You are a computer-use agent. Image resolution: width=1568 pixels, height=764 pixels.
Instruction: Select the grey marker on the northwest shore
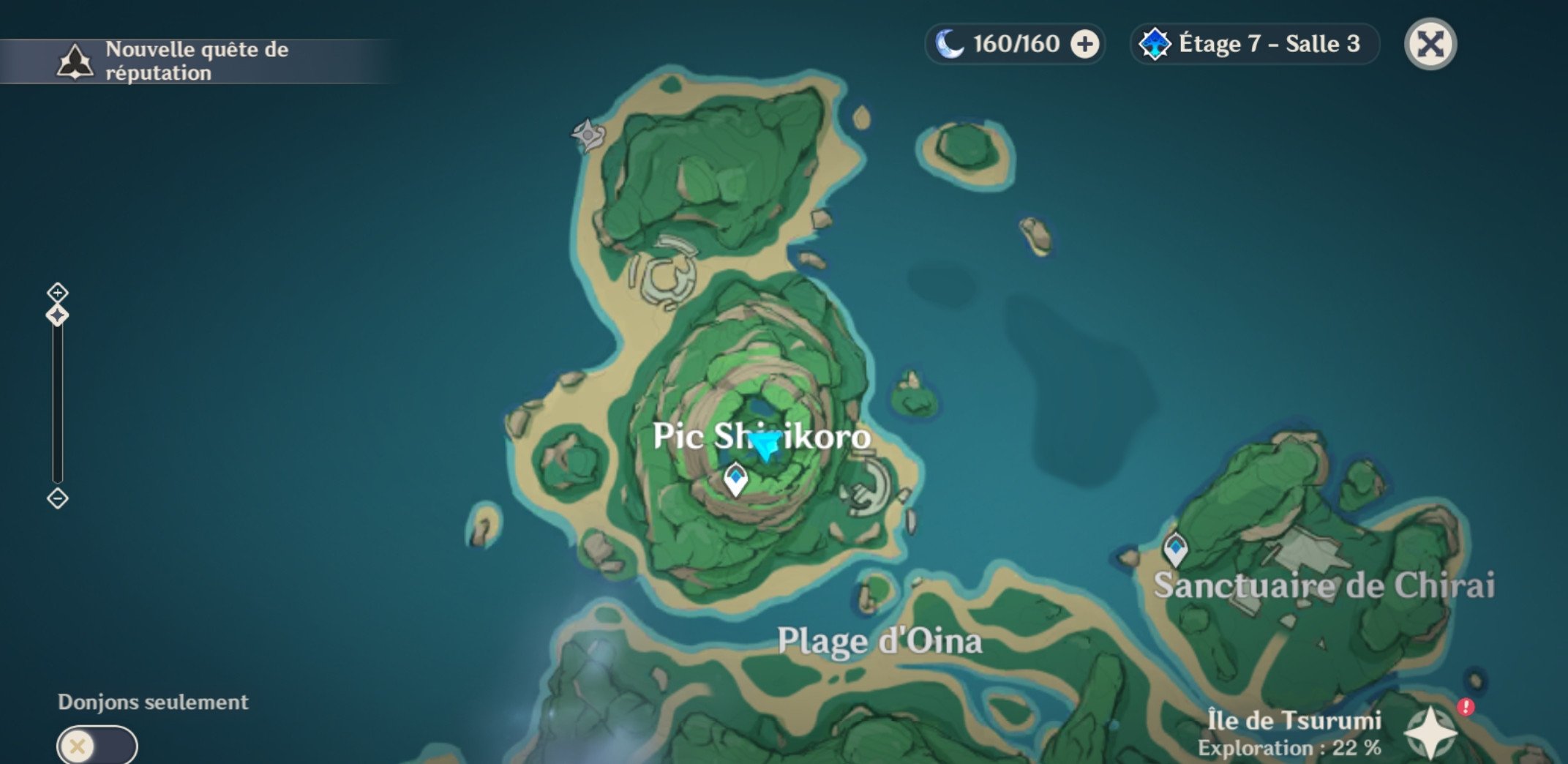tap(588, 135)
